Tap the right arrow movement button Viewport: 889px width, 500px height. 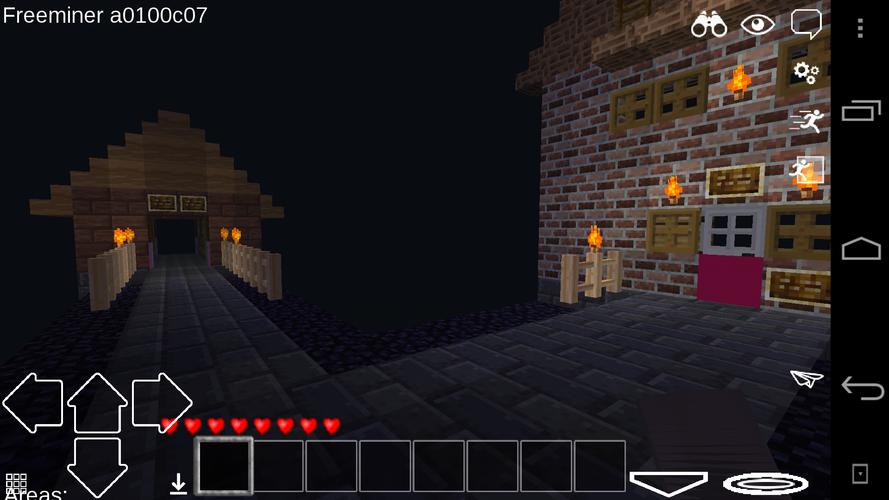pos(161,403)
